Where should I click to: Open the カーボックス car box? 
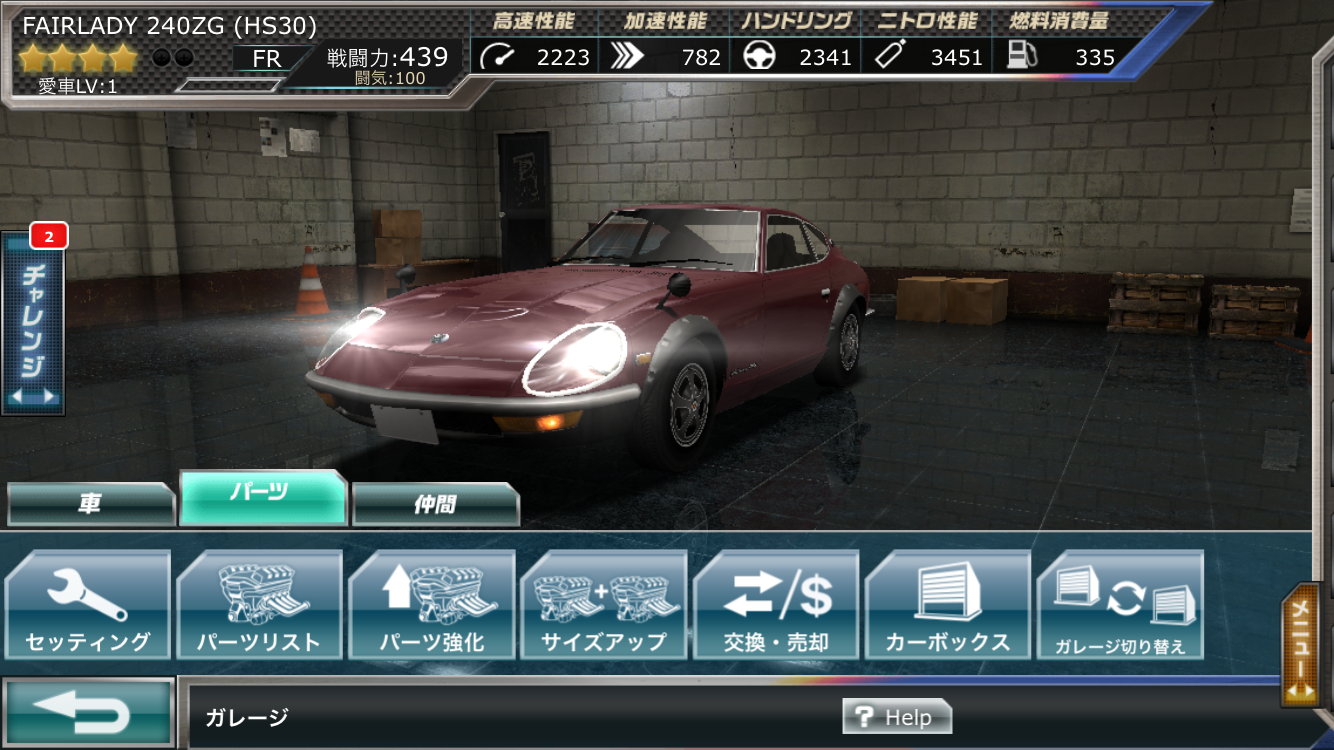click(948, 605)
